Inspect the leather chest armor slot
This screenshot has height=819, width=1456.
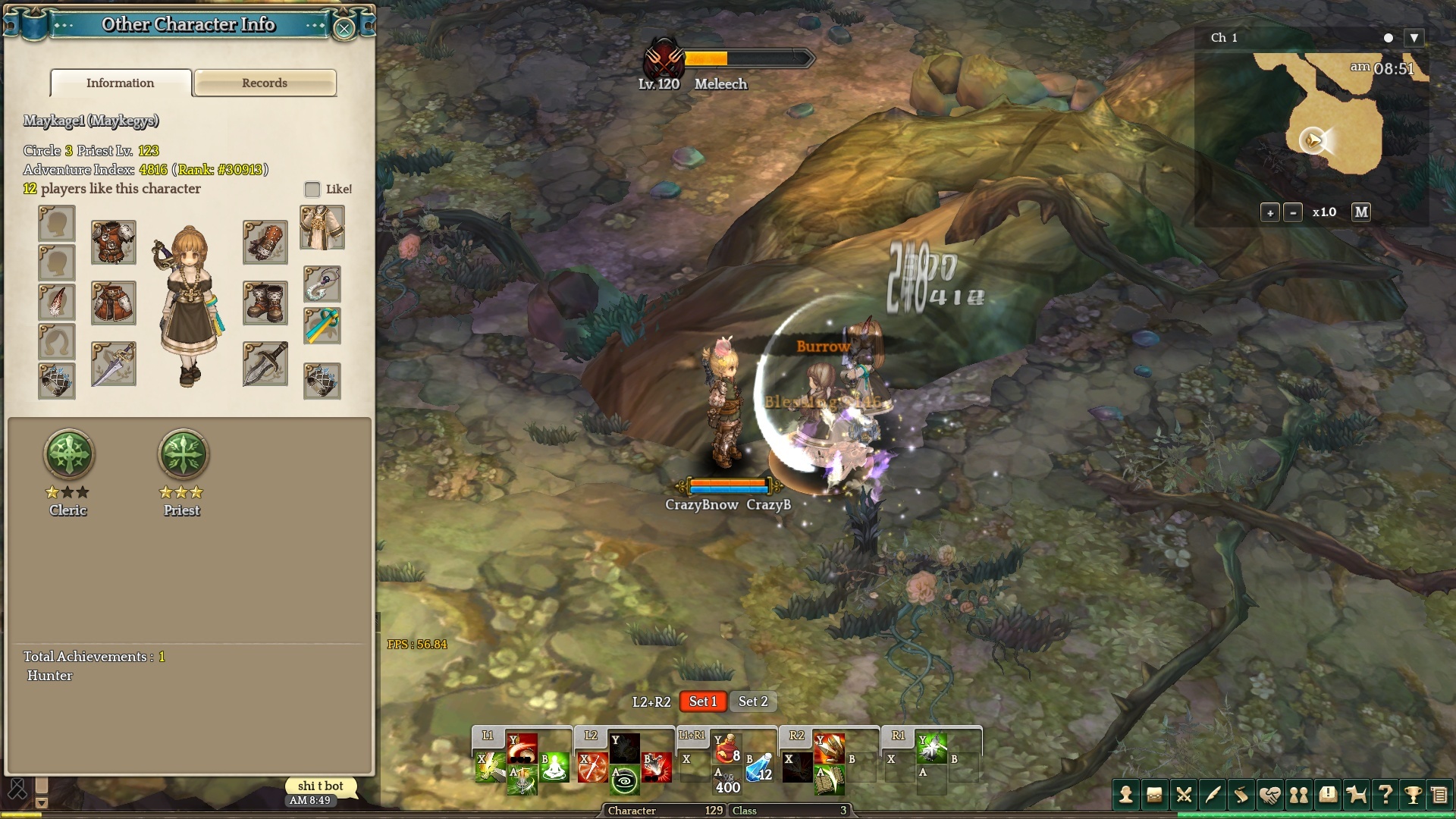(114, 242)
